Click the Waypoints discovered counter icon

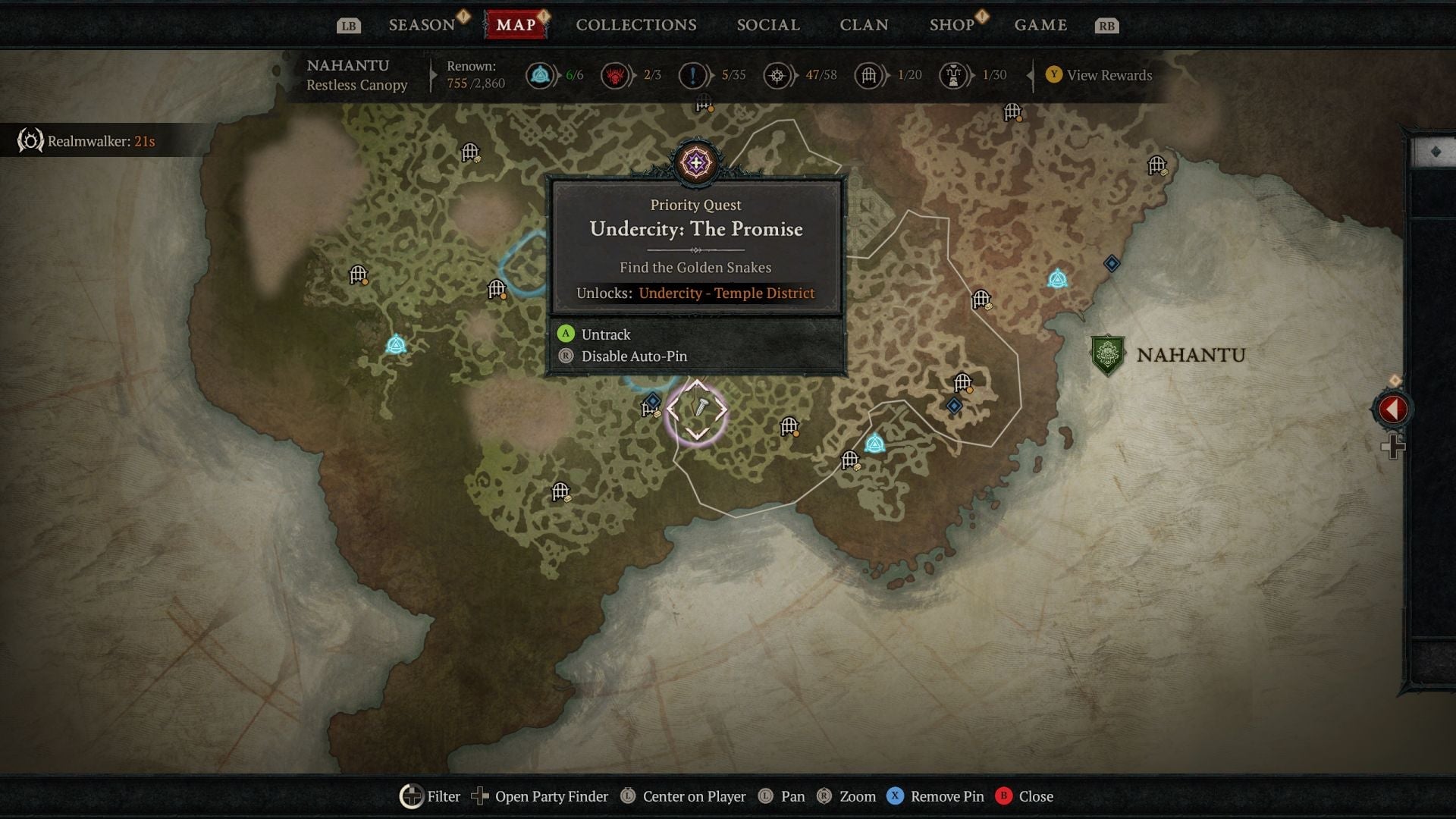(541, 75)
